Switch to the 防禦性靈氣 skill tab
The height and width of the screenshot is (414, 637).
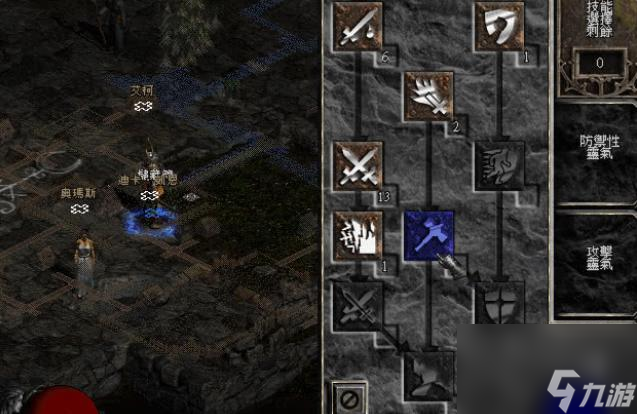point(596,150)
